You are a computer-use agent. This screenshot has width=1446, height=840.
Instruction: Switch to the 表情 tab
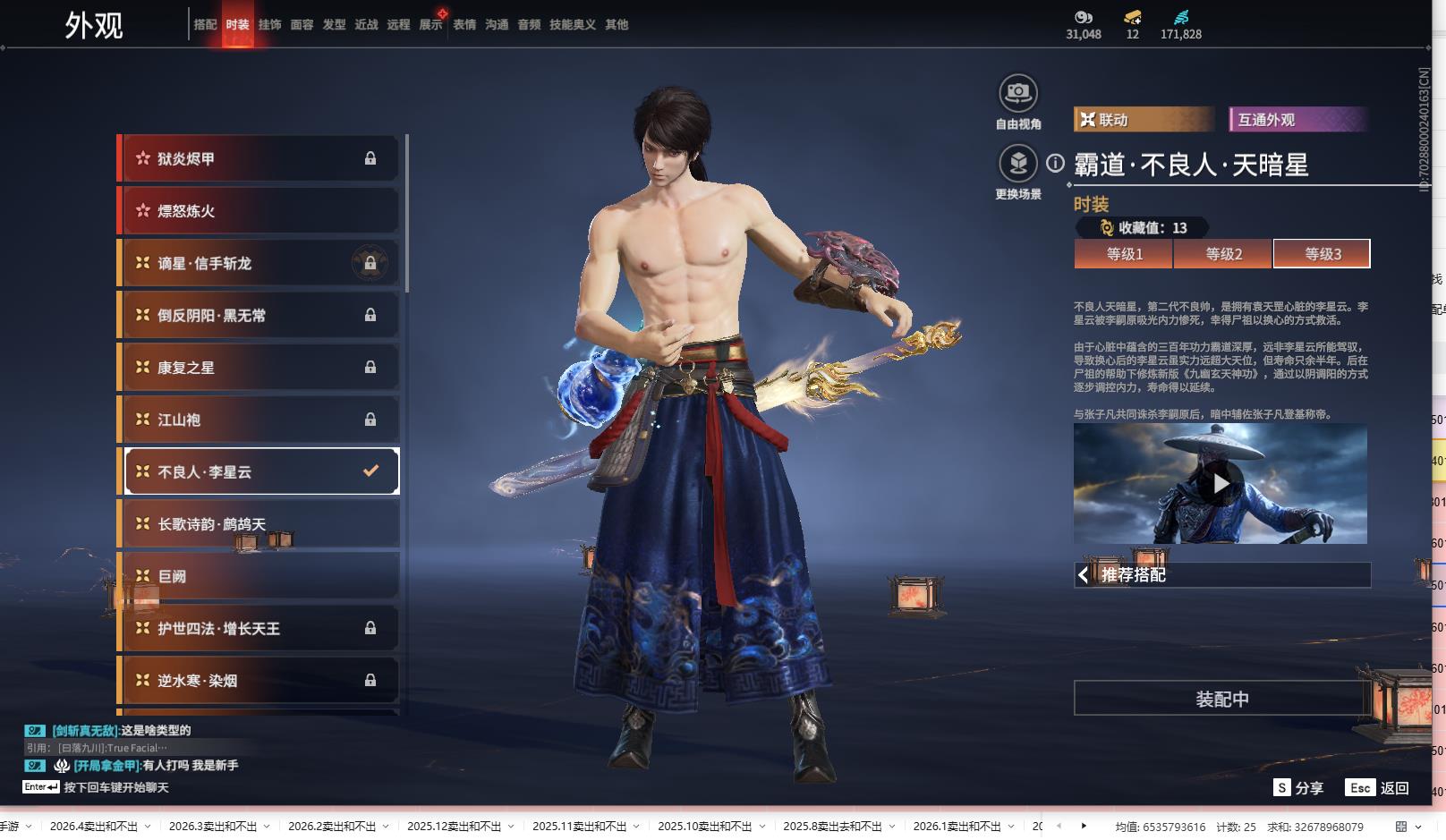pyautogui.click(x=464, y=25)
